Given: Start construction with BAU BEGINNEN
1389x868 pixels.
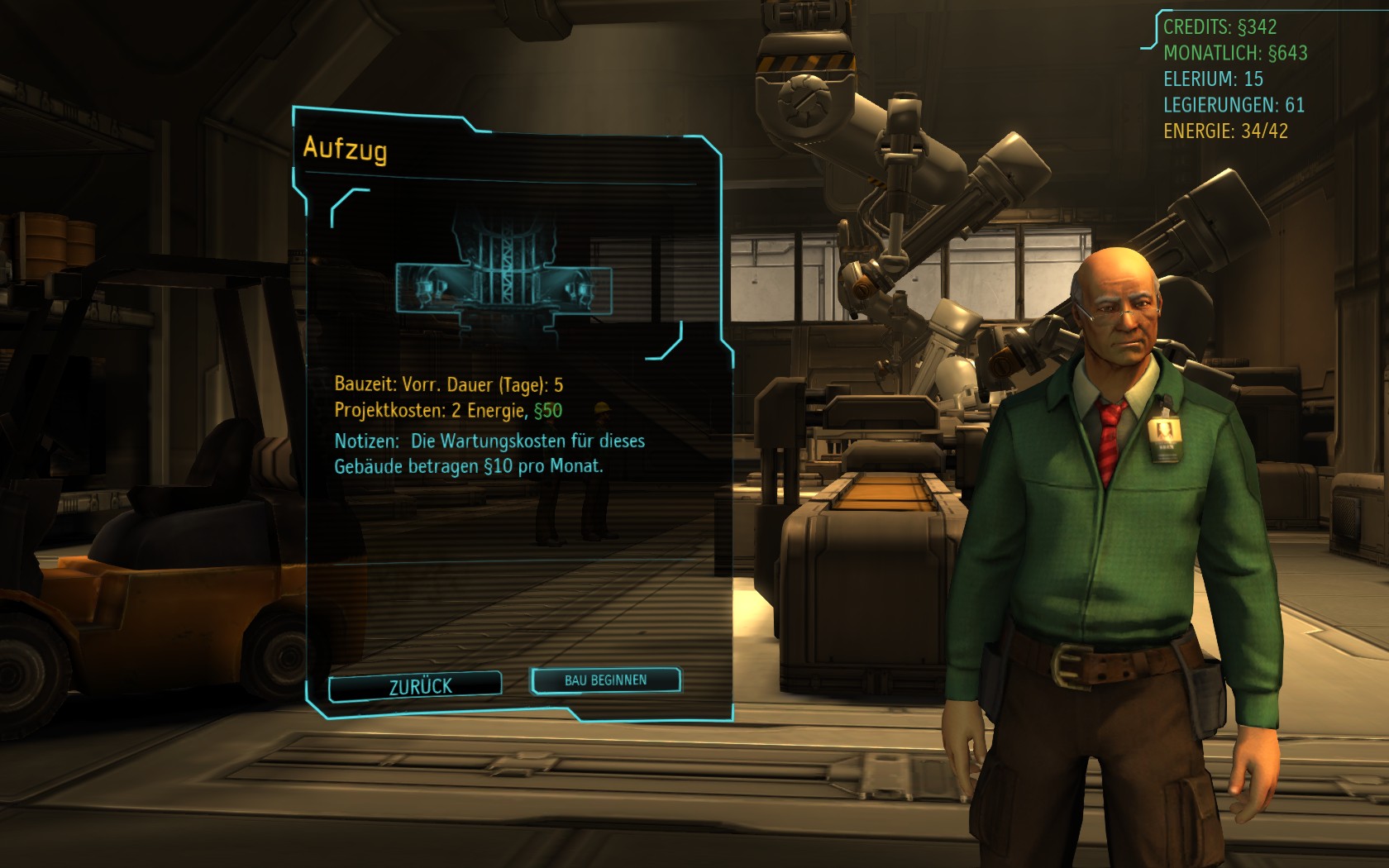Looking at the screenshot, I should tap(605, 680).
